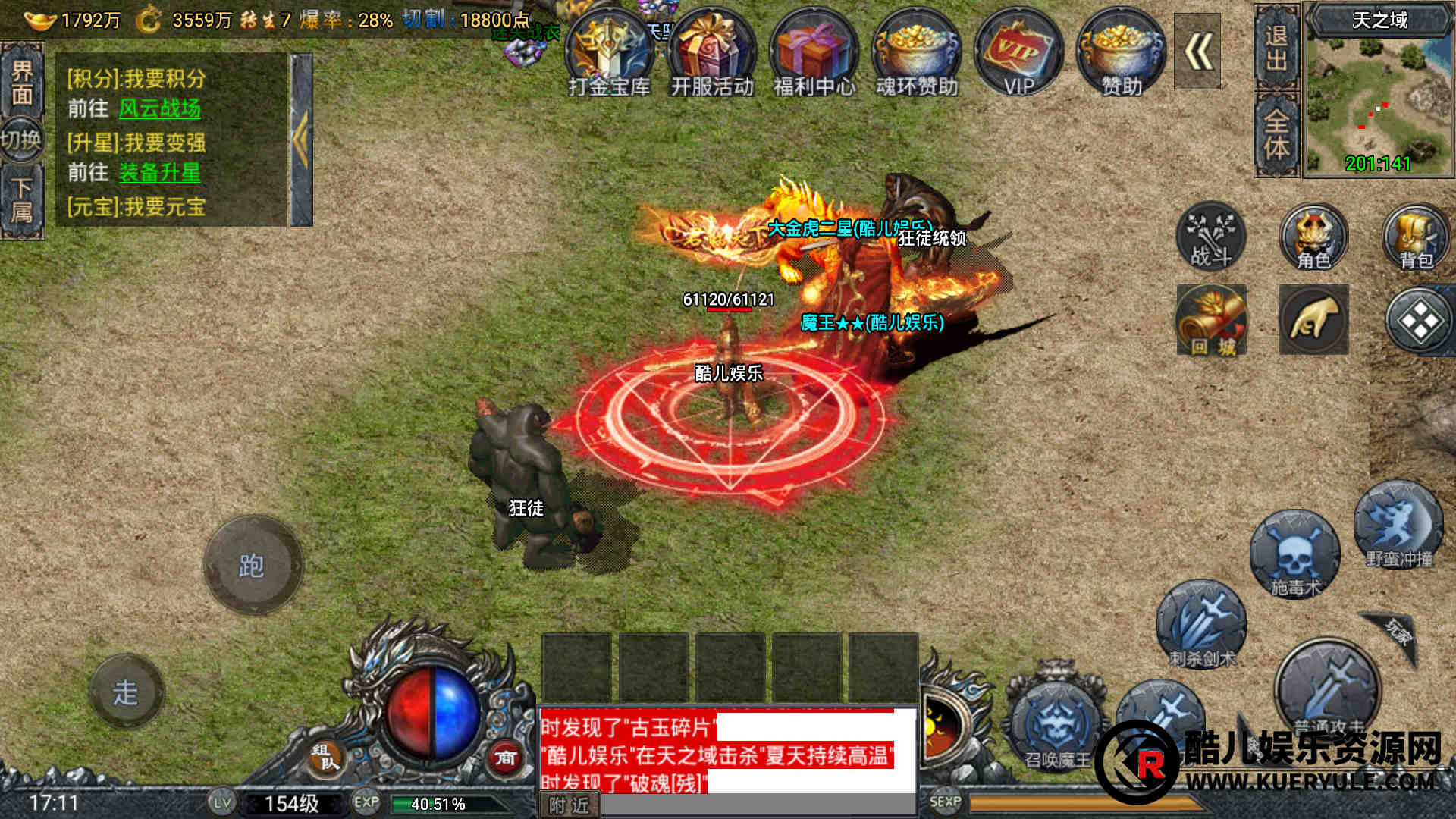The image size is (1456, 819).
Task: Open the 开服活动 gift box
Action: tap(711, 55)
